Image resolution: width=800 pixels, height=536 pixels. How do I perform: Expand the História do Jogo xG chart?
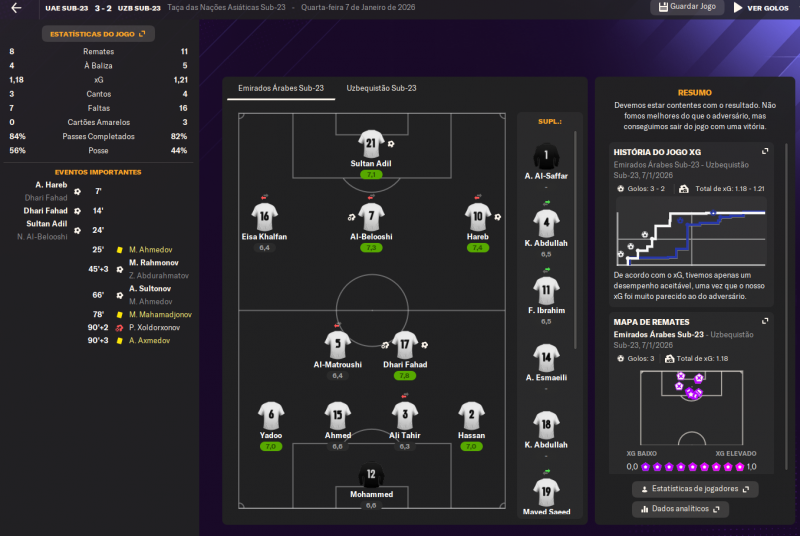click(x=765, y=151)
